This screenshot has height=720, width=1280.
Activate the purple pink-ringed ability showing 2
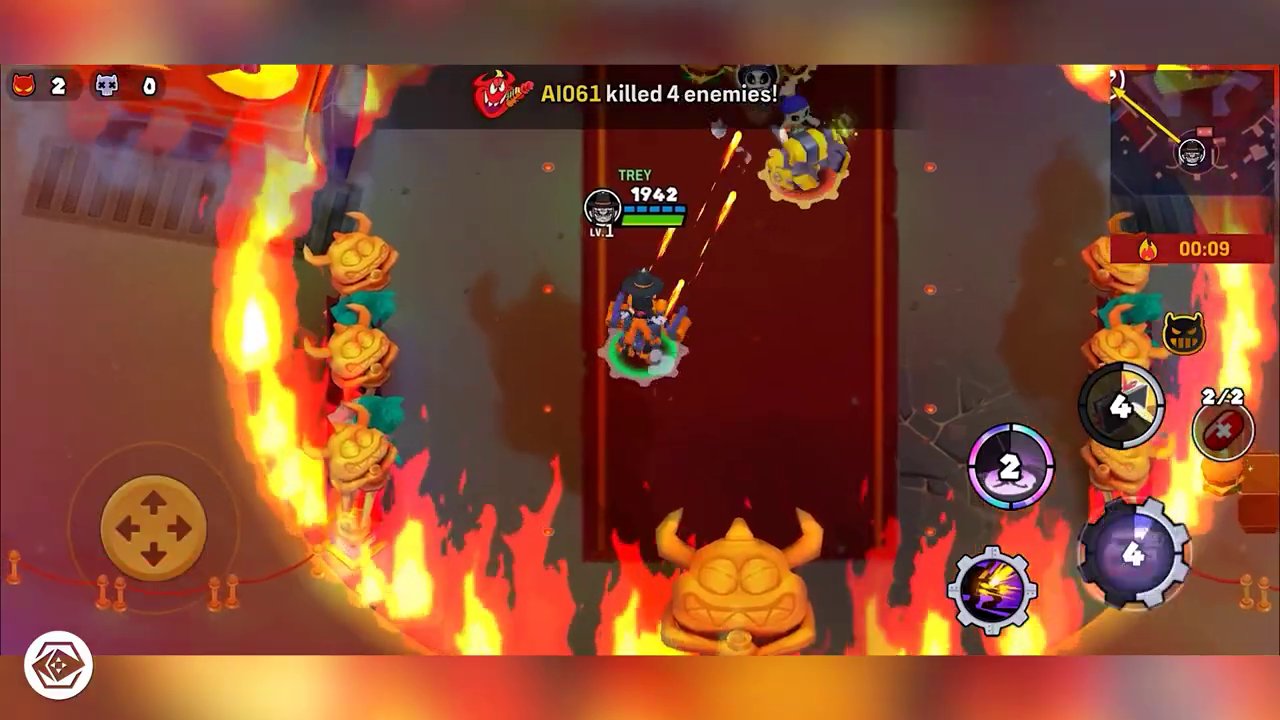1010,467
